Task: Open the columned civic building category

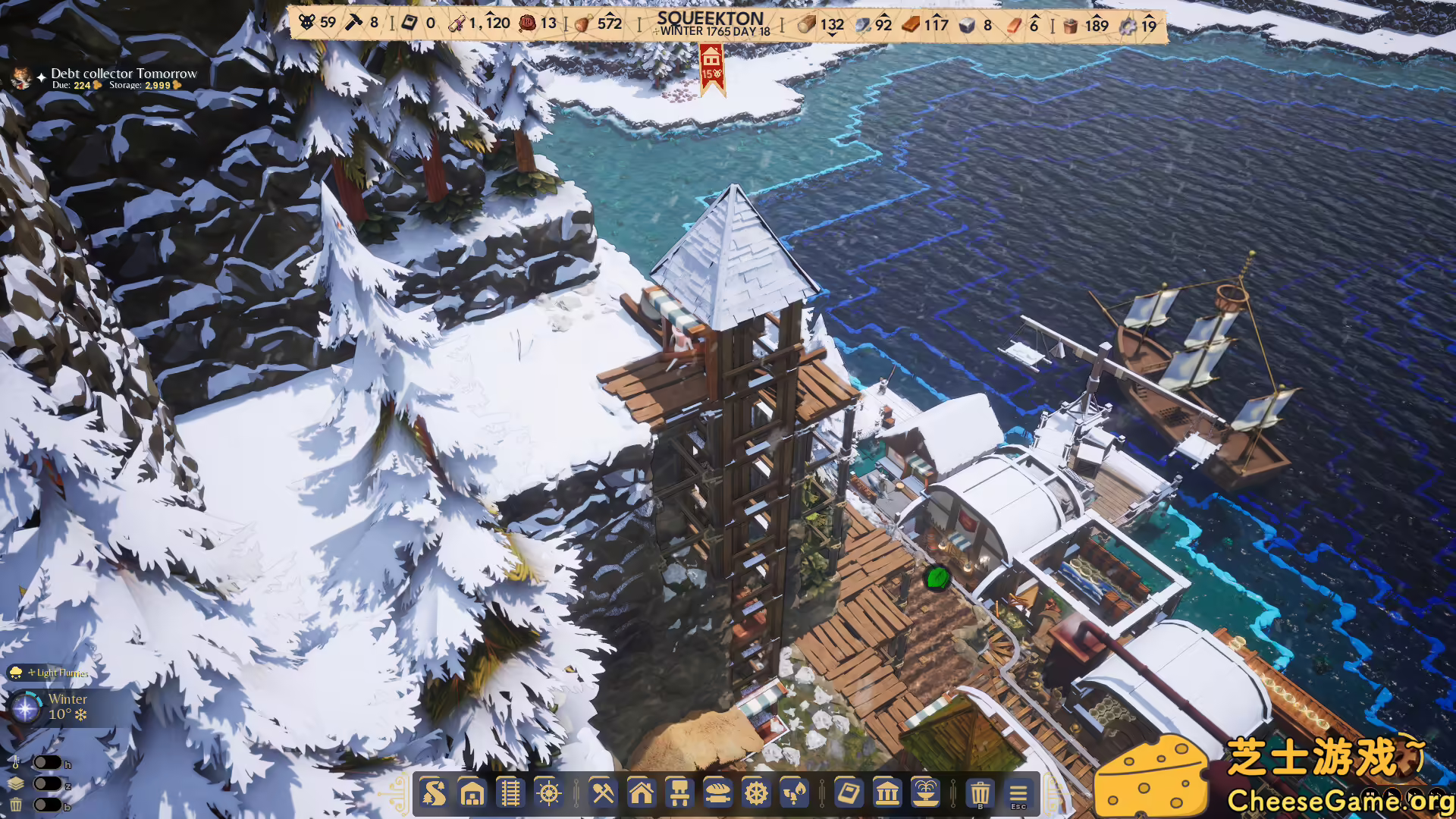Action: 887,794
